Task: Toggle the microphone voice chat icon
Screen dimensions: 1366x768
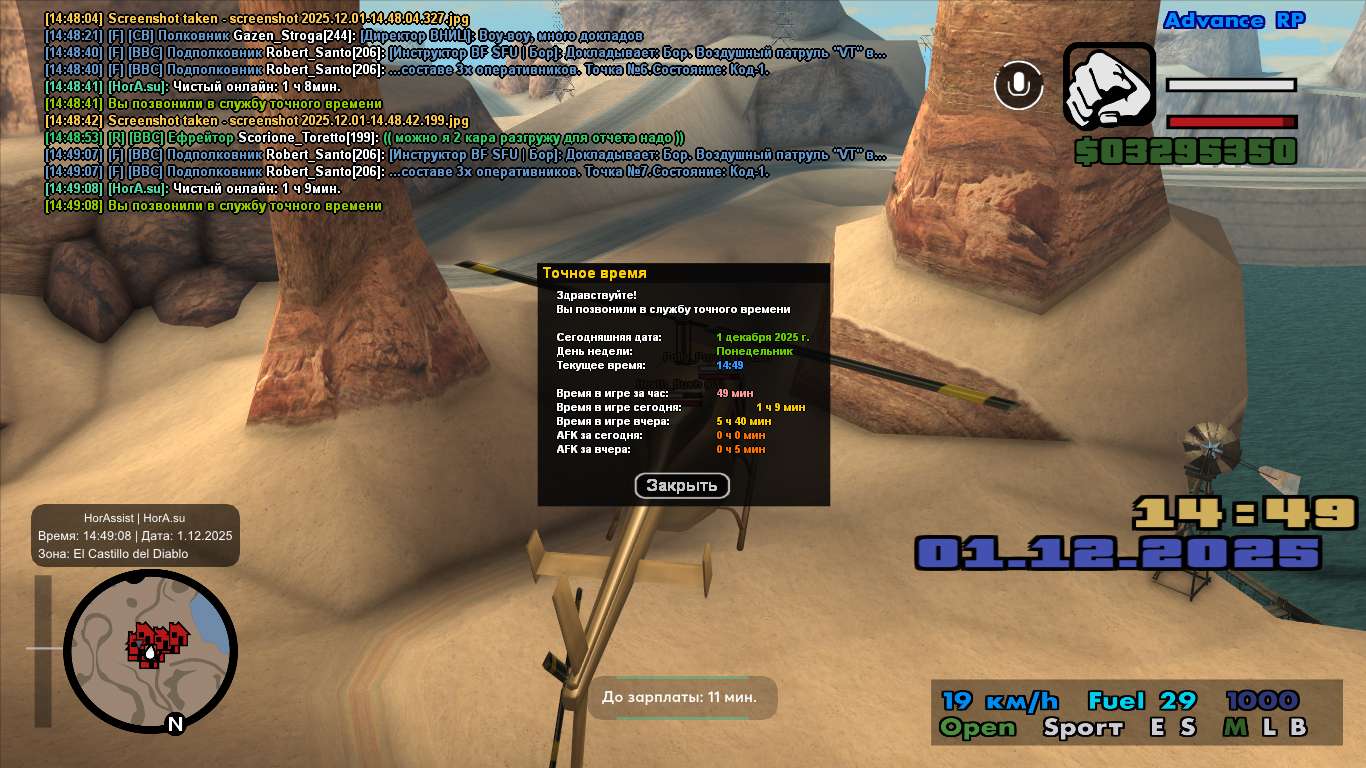Action: tap(1018, 85)
